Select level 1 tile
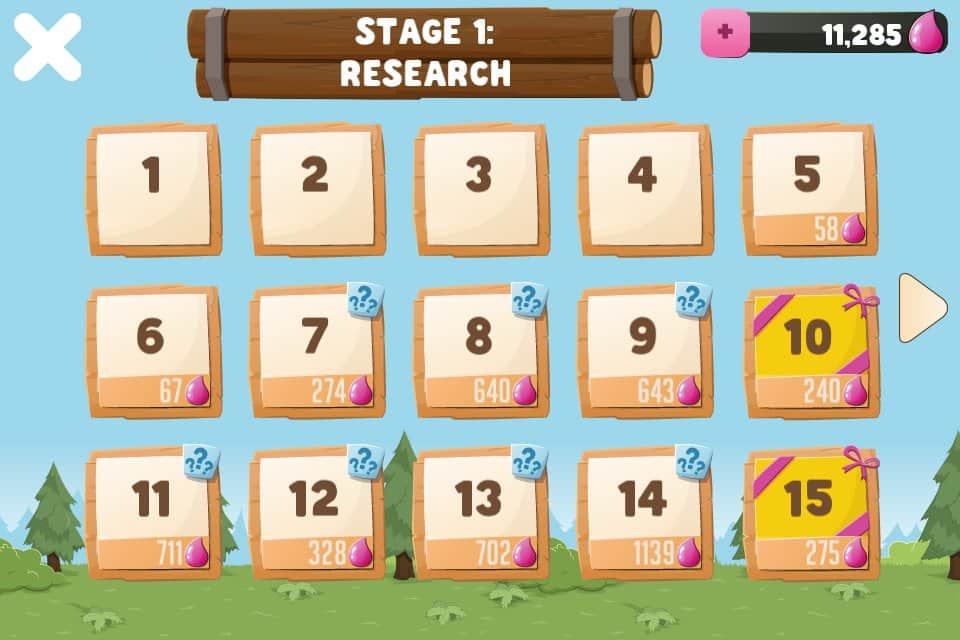Screen dimensions: 960x640 tap(153, 189)
